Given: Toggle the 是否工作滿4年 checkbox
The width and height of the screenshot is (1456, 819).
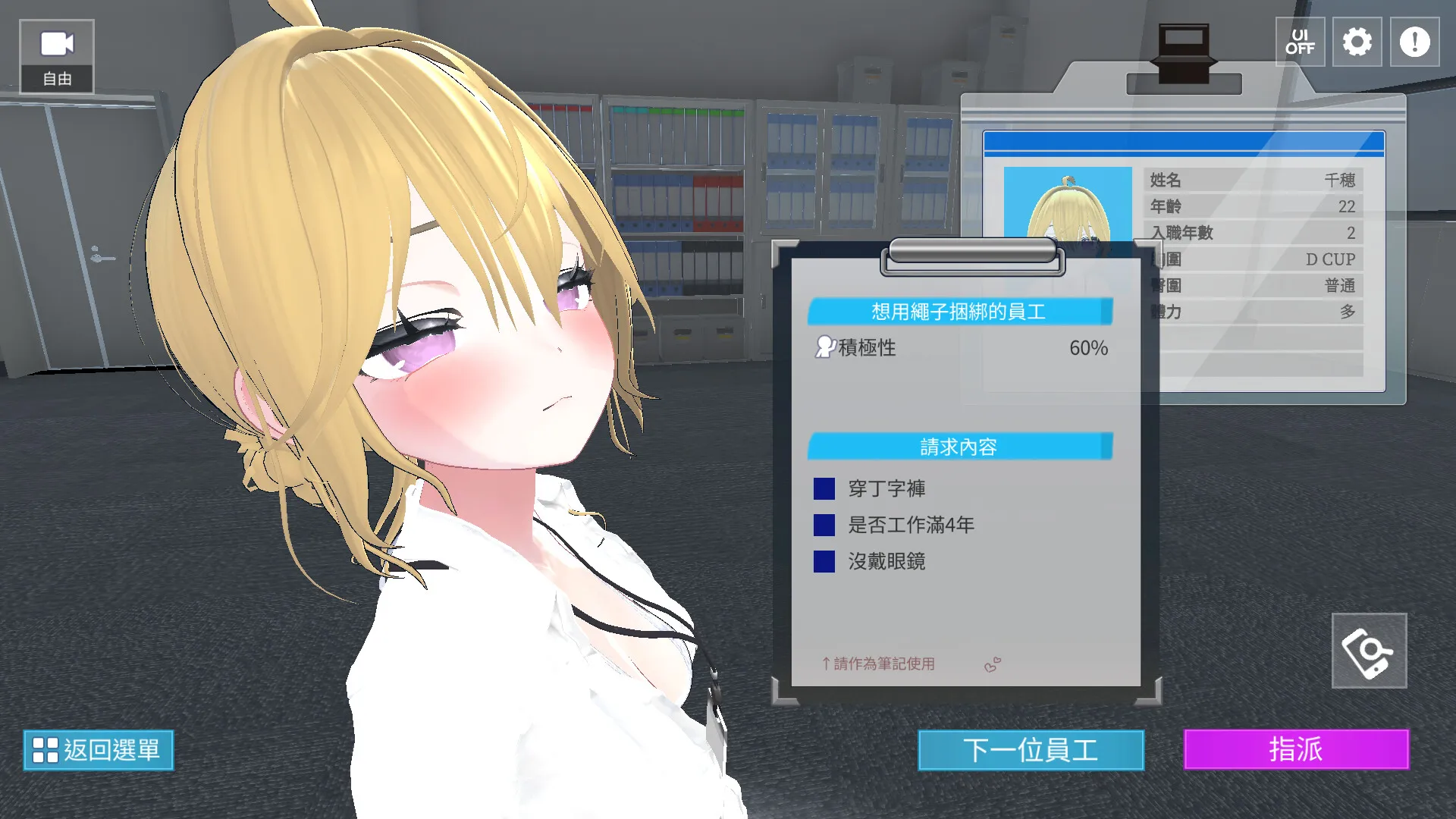Looking at the screenshot, I should click(x=824, y=526).
